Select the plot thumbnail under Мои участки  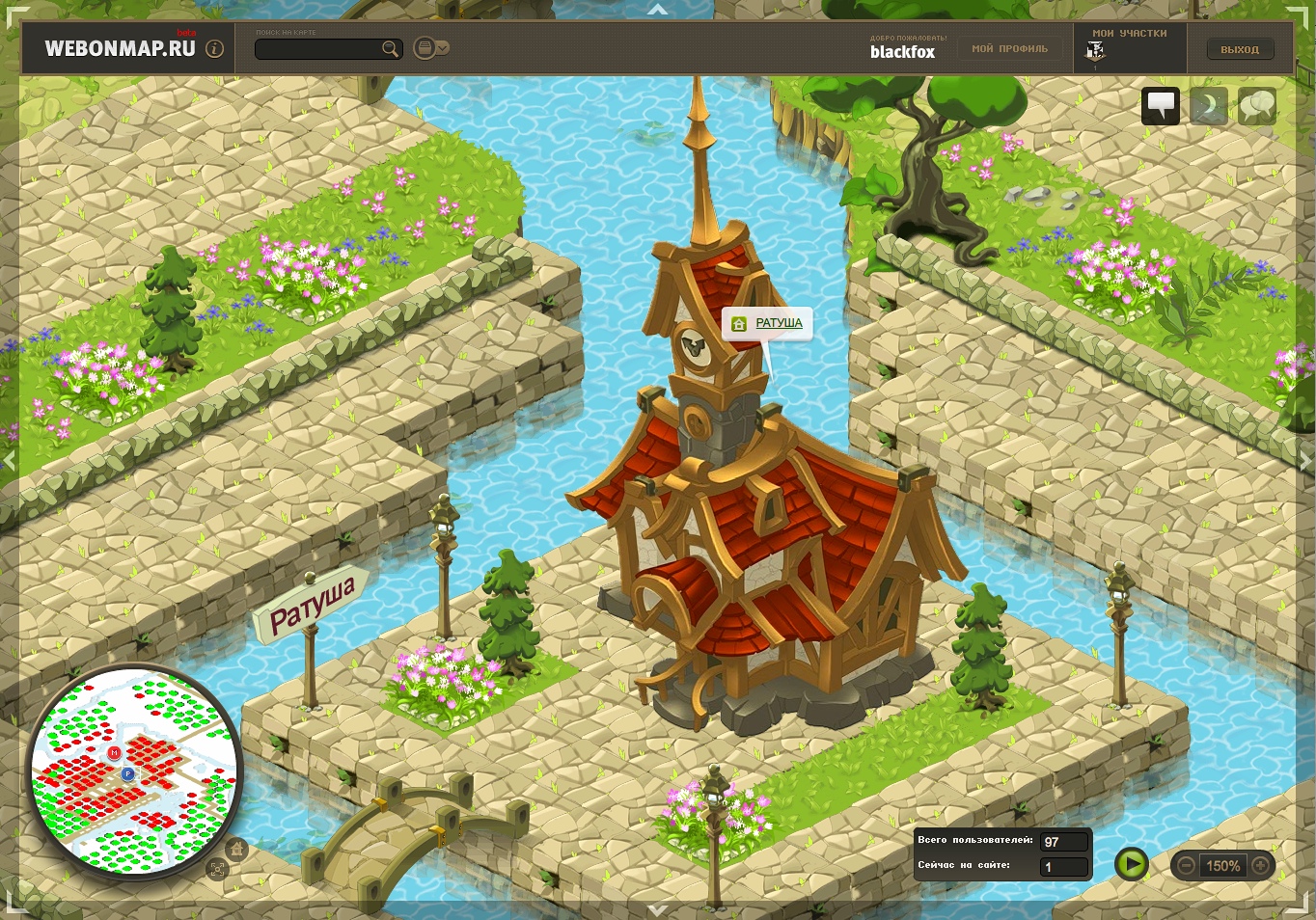[x=1095, y=52]
